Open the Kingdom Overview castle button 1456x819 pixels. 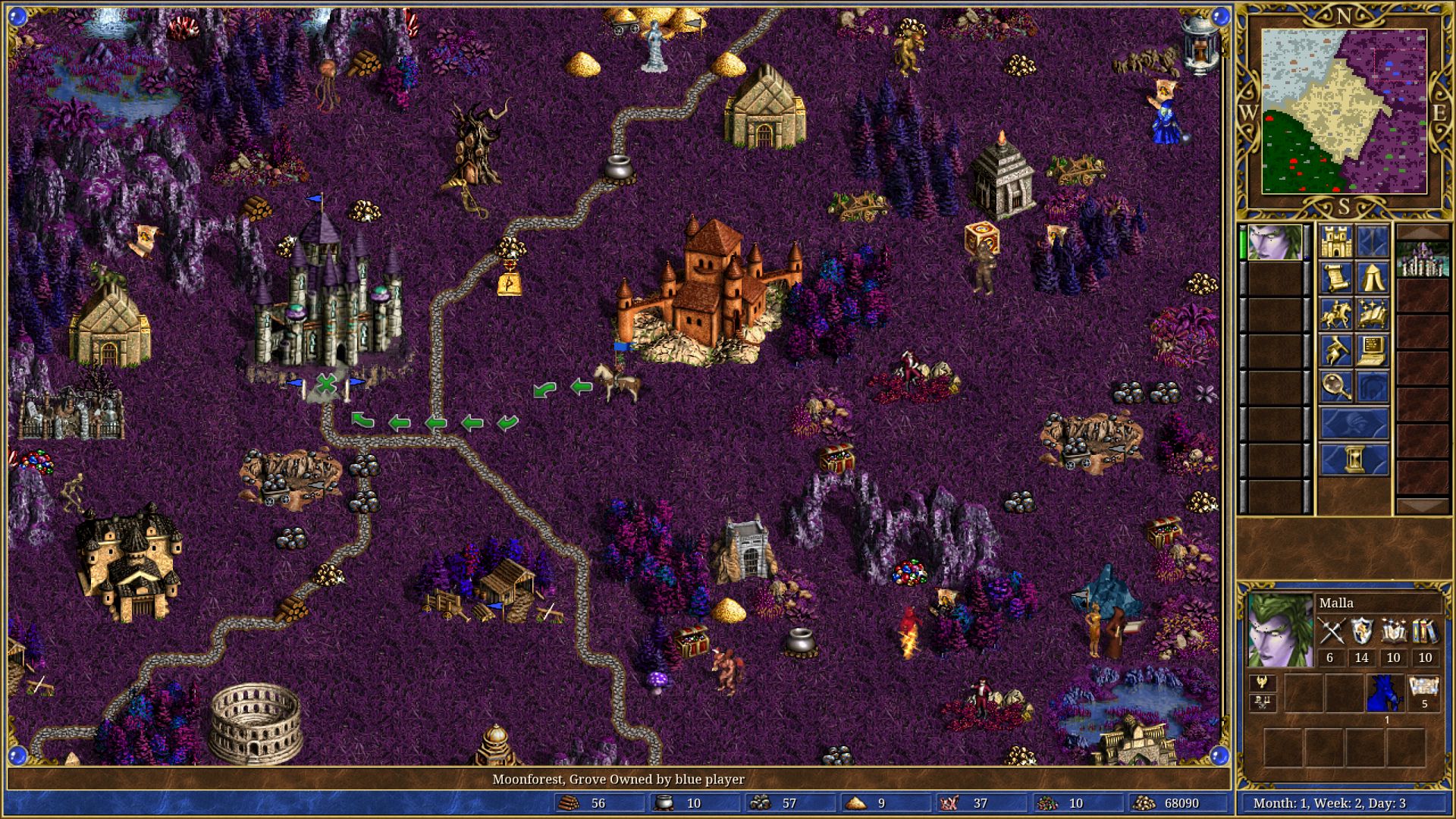[x=1336, y=242]
